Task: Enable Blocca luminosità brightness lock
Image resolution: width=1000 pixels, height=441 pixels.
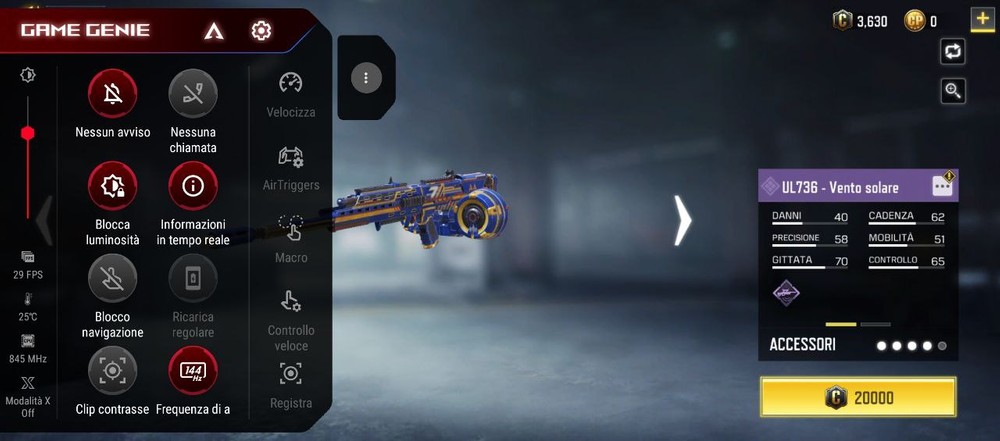Action: (x=113, y=186)
